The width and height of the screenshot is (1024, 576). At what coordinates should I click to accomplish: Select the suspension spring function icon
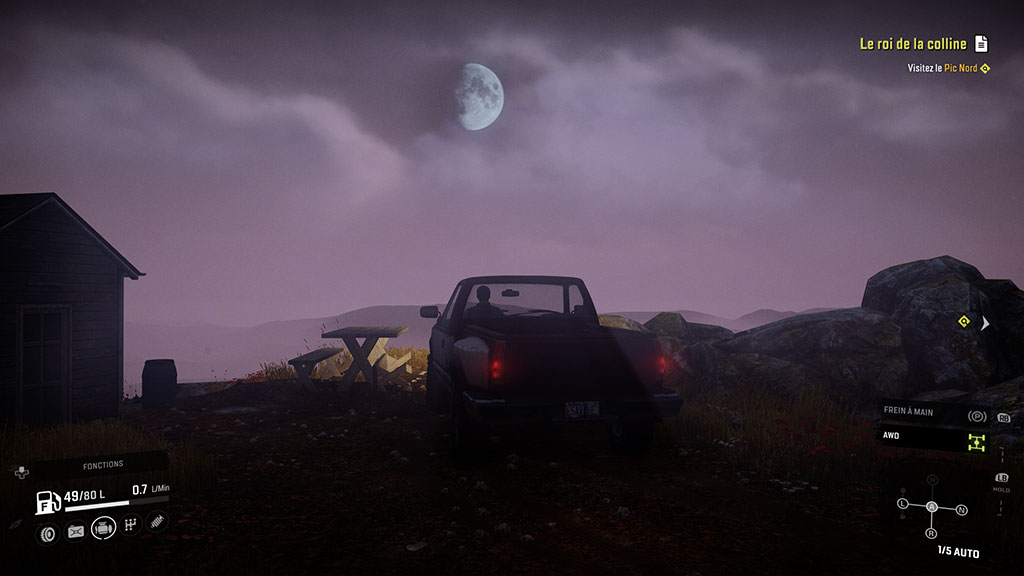coord(157,521)
